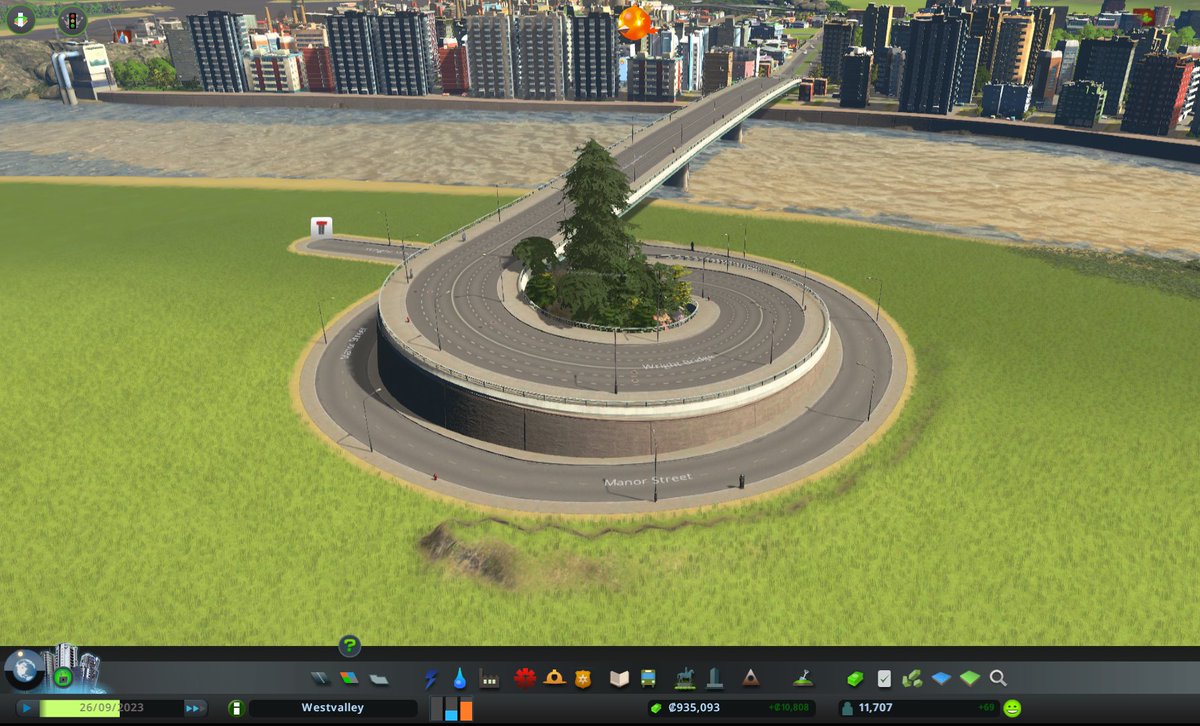Open the Electricity lightning bolt menu
1200x726 pixels.
click(x=431, y=678)
